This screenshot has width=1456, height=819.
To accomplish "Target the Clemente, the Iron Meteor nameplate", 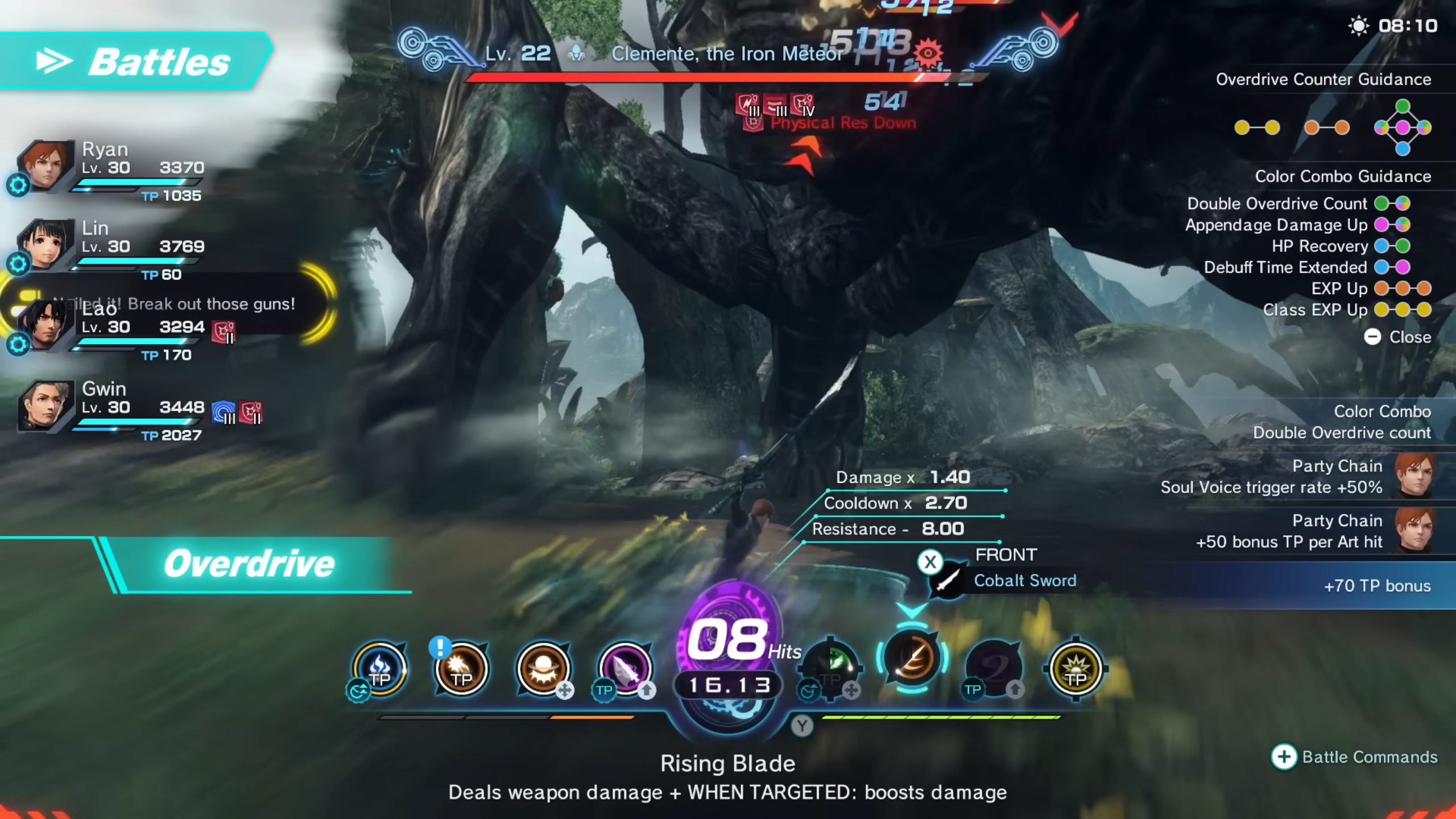I will coord(727,54).
